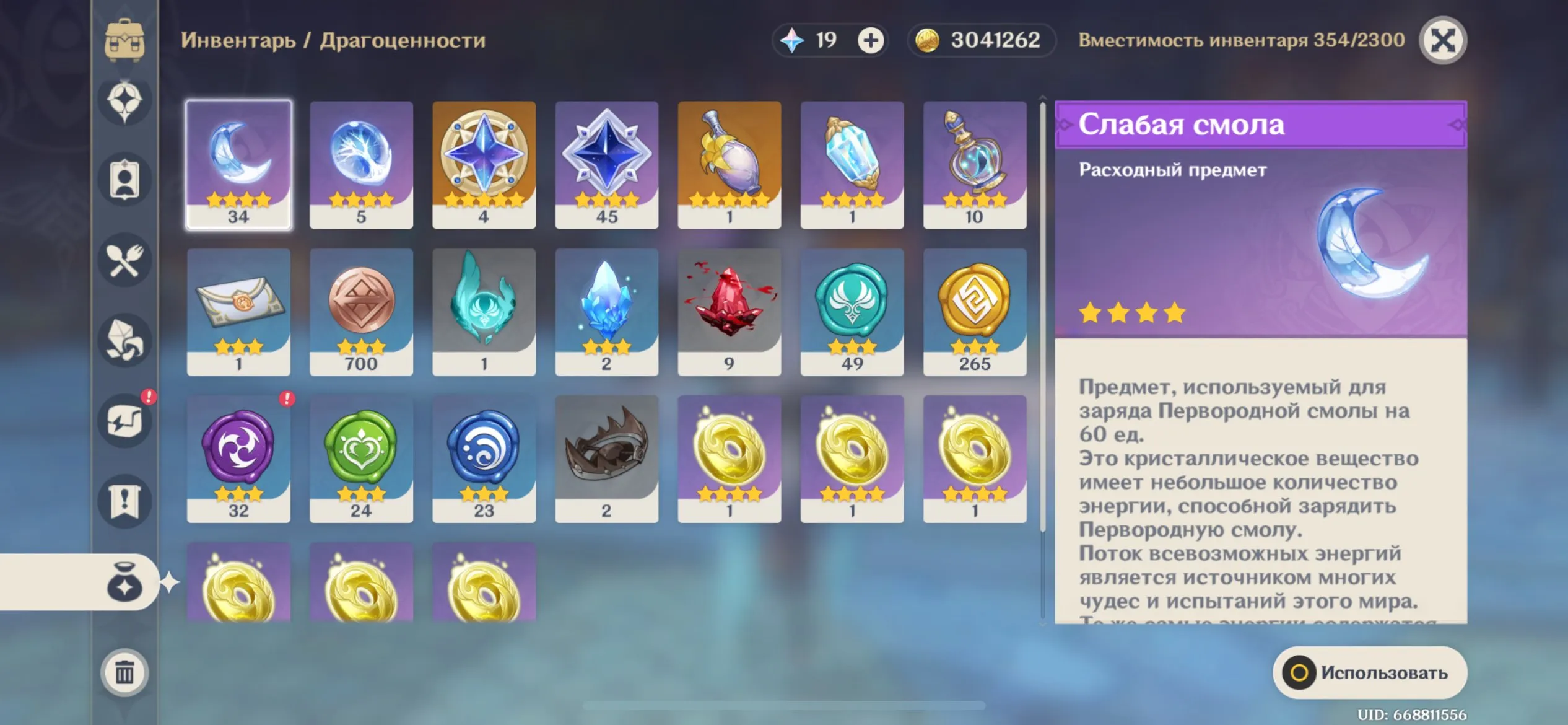1568x725 pixels.
Task: Switch to the food tab
Action: (x=124, y=261)
